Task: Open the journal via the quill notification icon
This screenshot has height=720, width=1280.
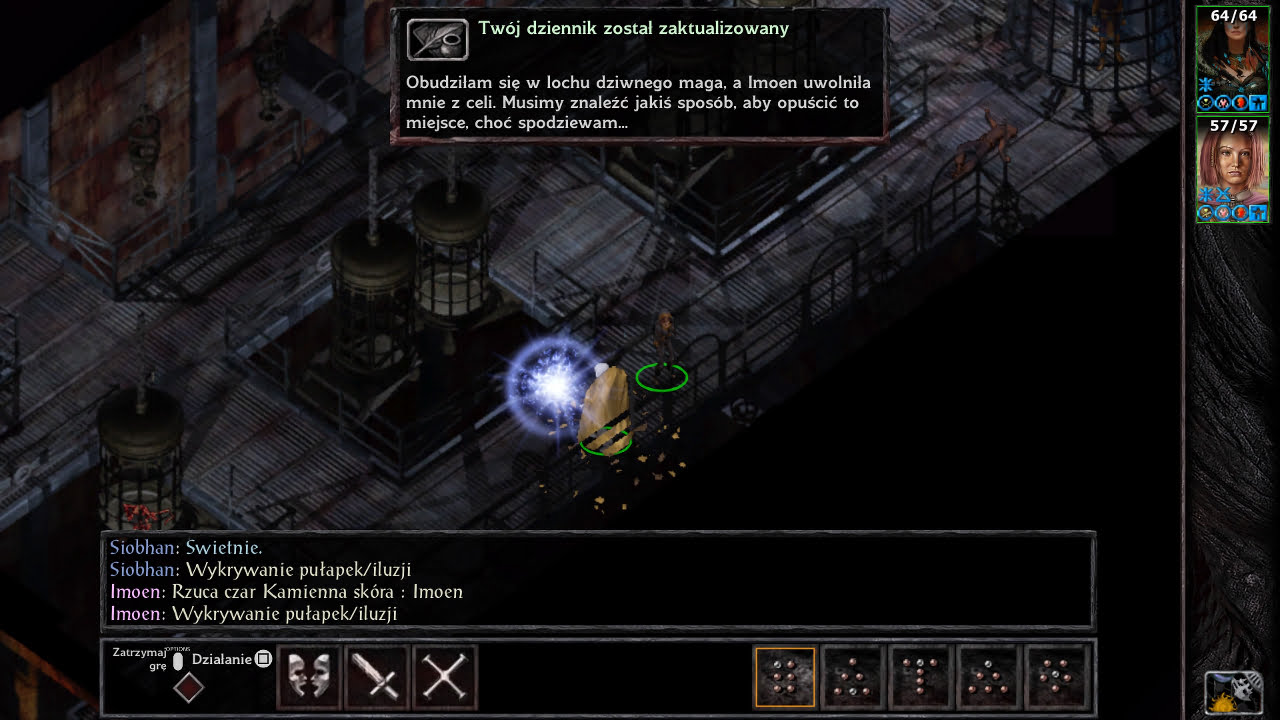Action: pyautogui.click(x=437, y=39)
